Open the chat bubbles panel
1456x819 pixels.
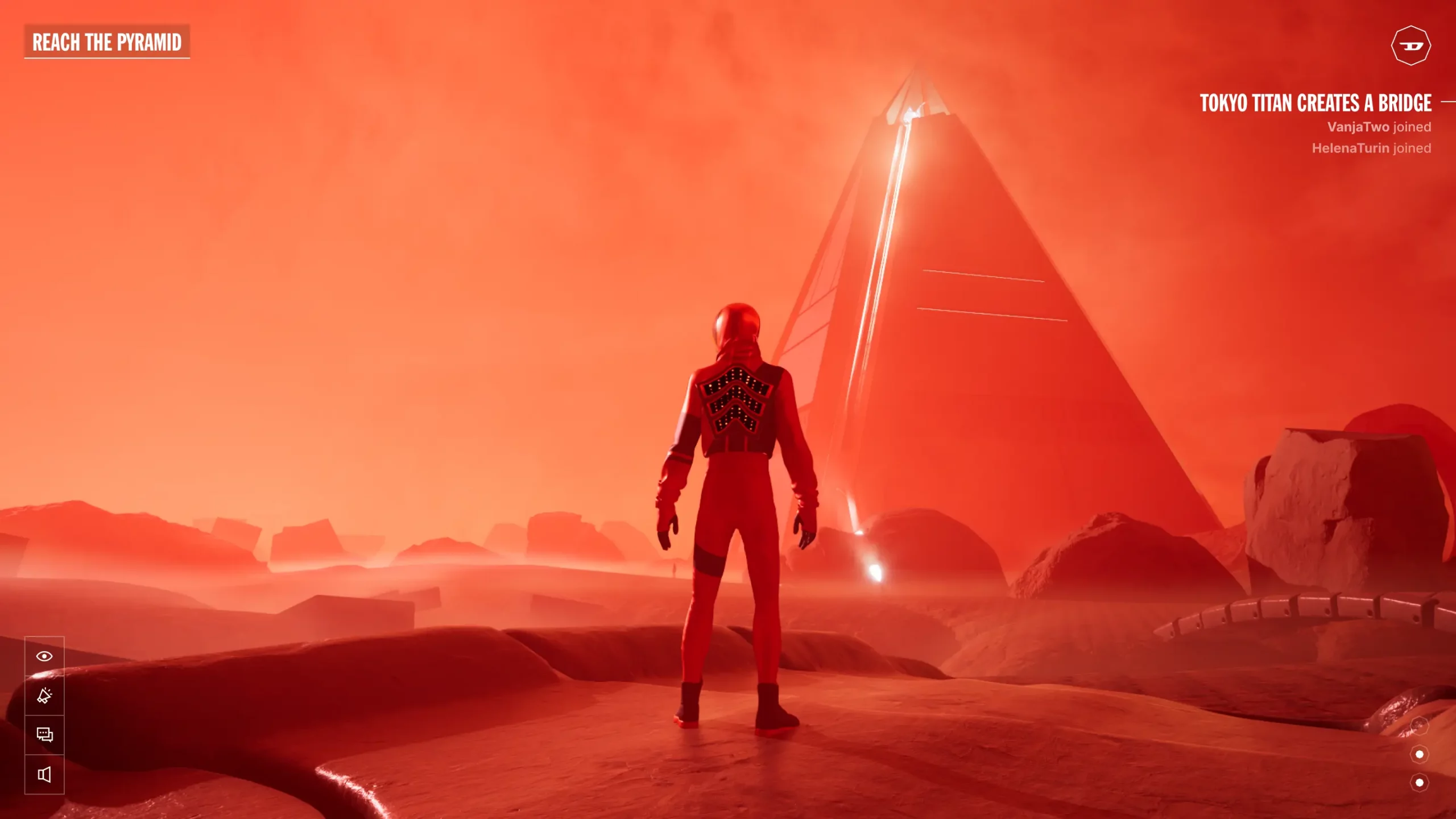pyautogui.click(x=44, y=735)
